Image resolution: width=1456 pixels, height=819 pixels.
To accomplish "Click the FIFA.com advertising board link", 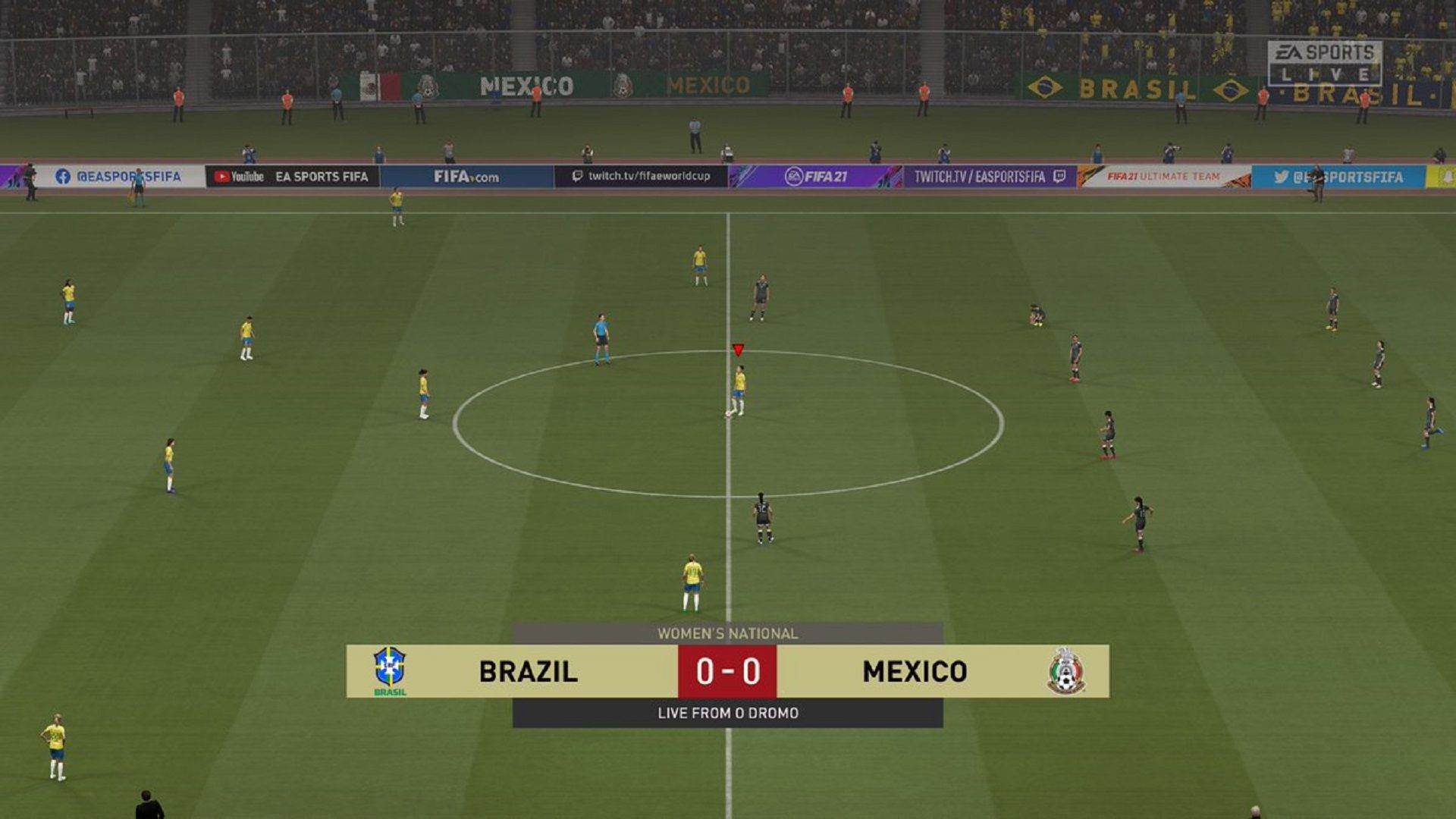I will click(466, 175).
